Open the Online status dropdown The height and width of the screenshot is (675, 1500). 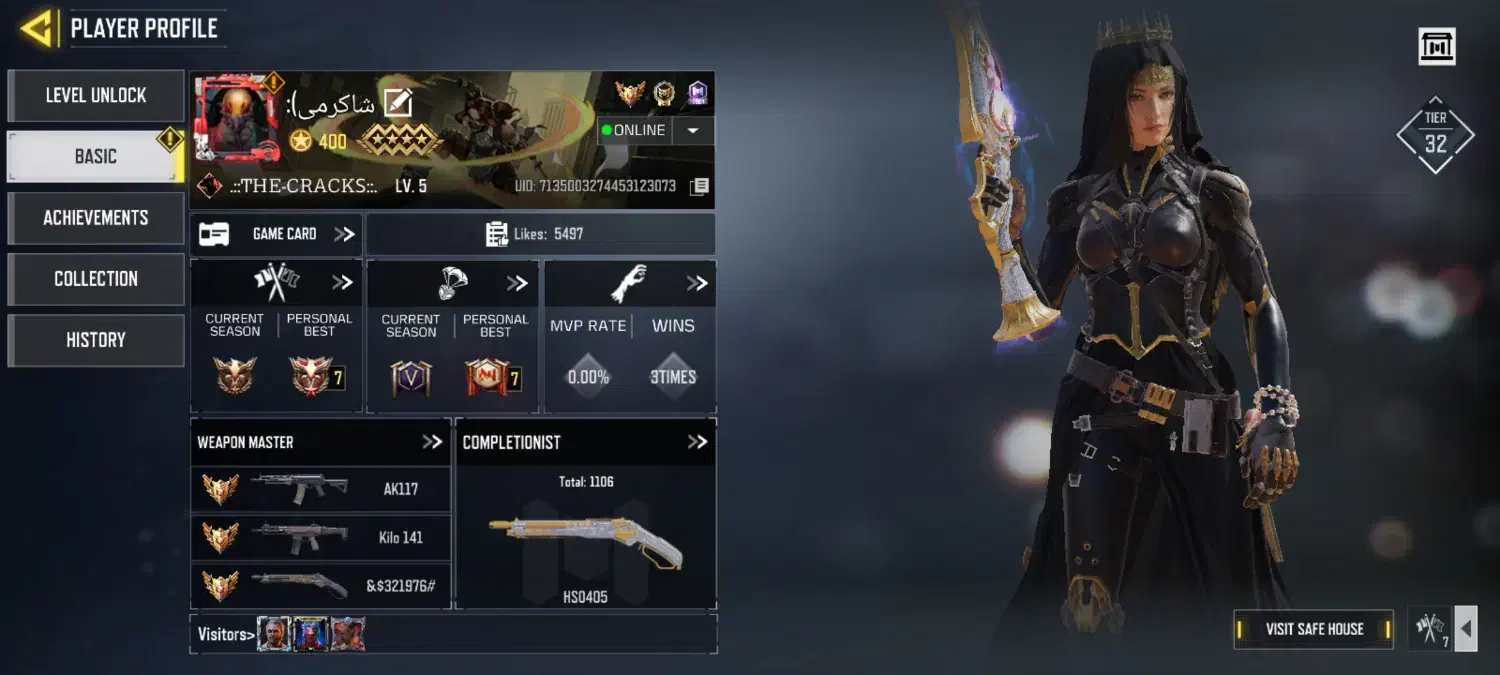pyautogui.click(x=693, y=131)
